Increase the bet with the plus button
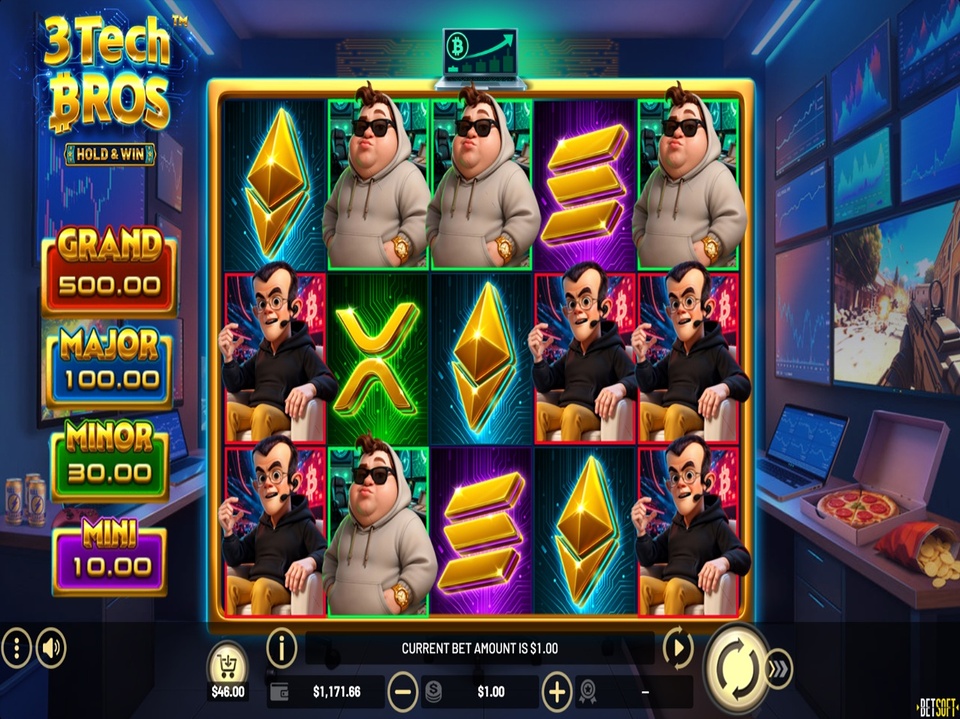The height and width of the screenshot is (719, 960). [556, 691]
